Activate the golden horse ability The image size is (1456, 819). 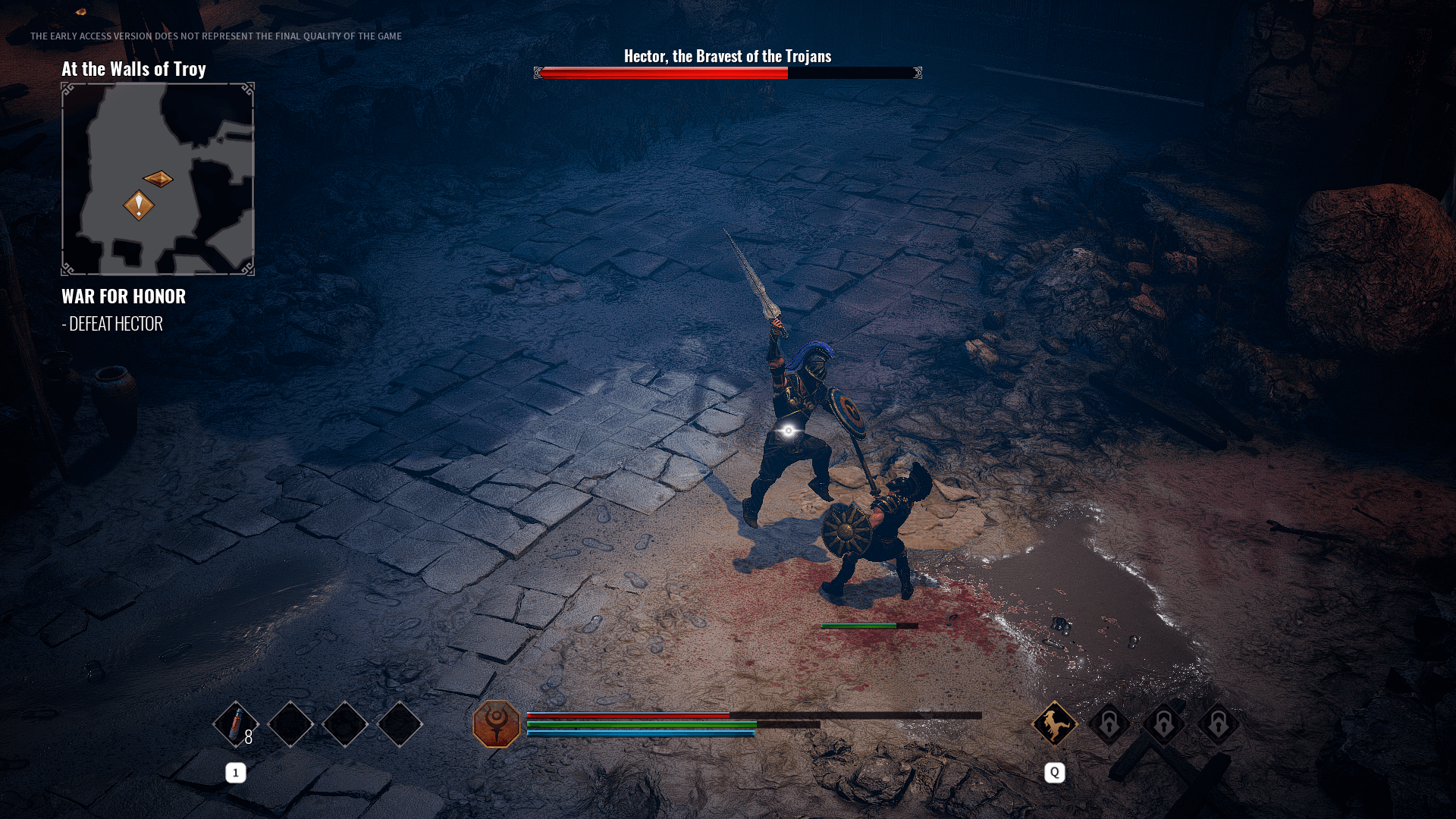point(1054,723)
